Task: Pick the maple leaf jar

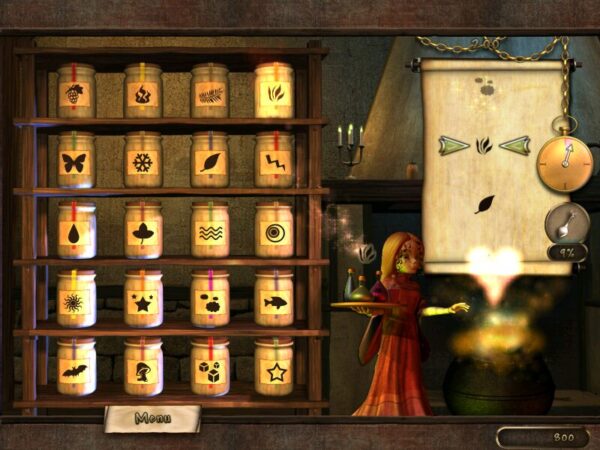Action: [x=143, y=232]
